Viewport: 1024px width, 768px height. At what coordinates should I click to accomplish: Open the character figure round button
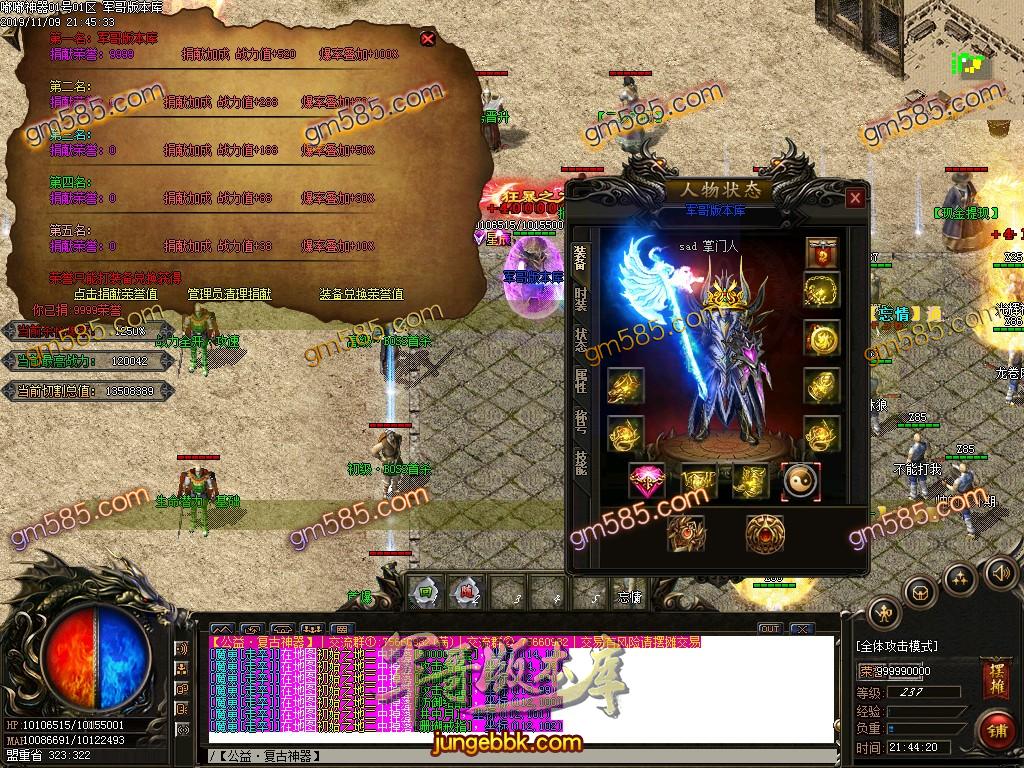click(884, 613)
